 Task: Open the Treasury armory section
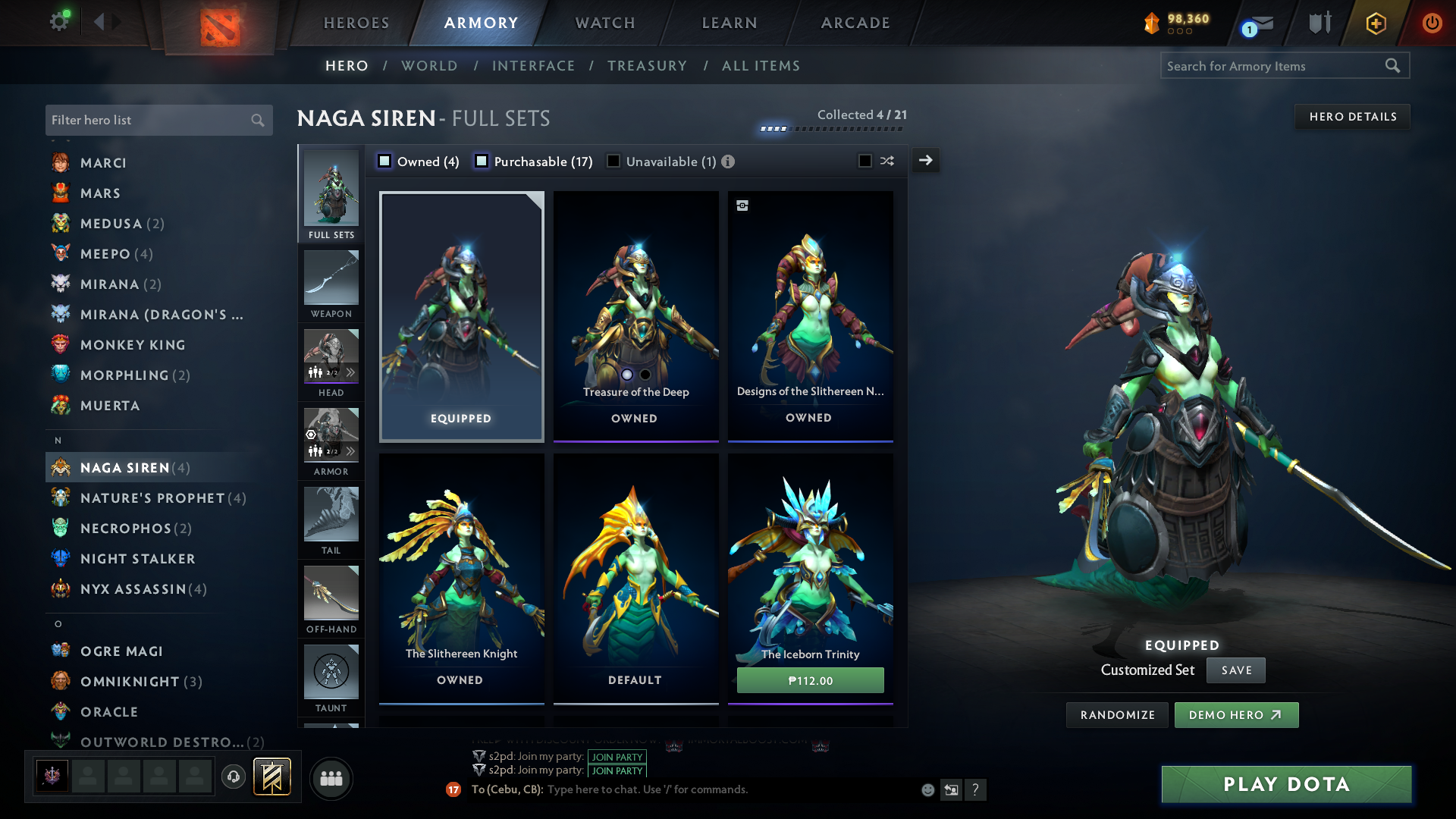[647, 66]
